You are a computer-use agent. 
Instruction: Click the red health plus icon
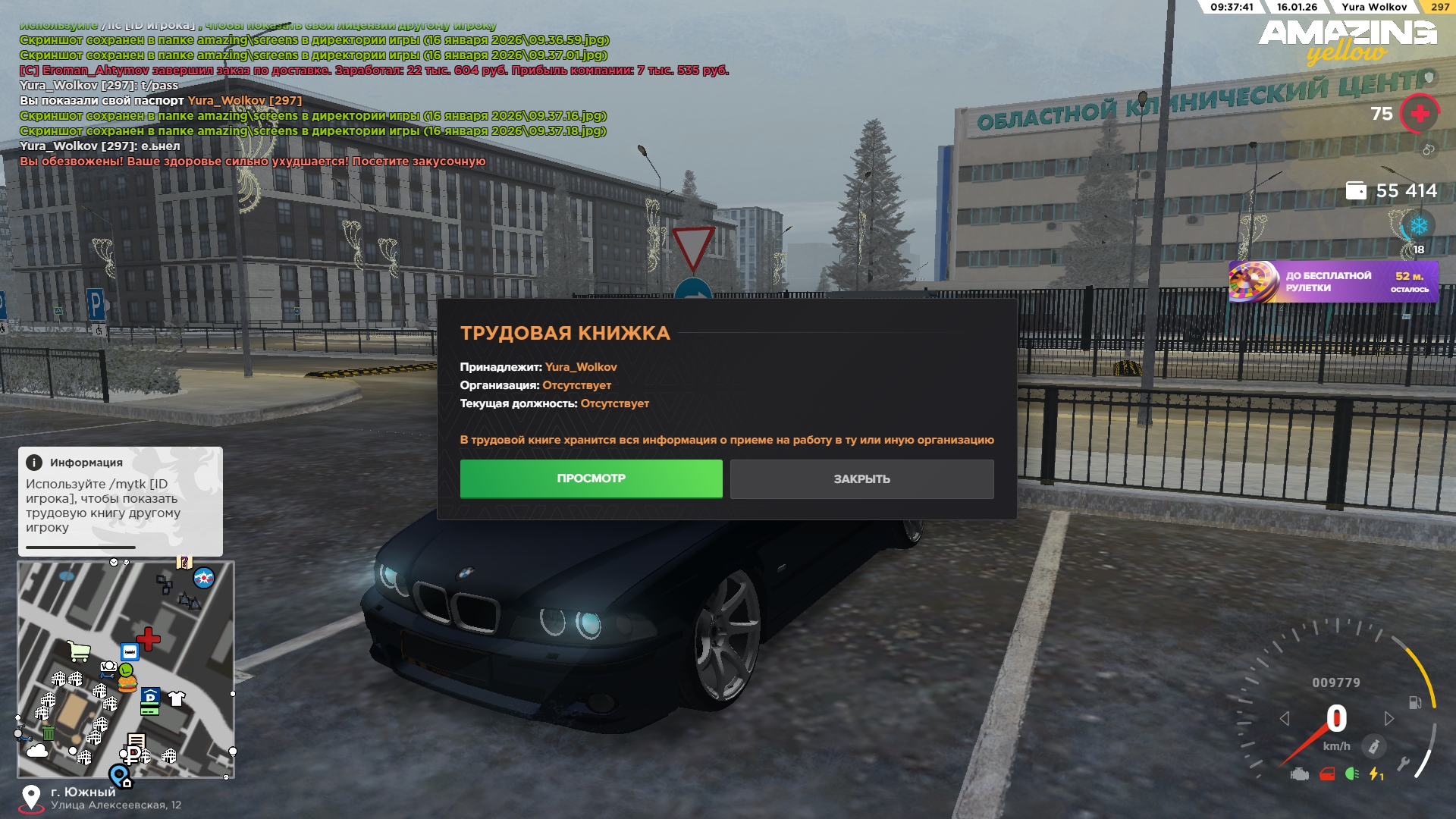point(1420,114)
